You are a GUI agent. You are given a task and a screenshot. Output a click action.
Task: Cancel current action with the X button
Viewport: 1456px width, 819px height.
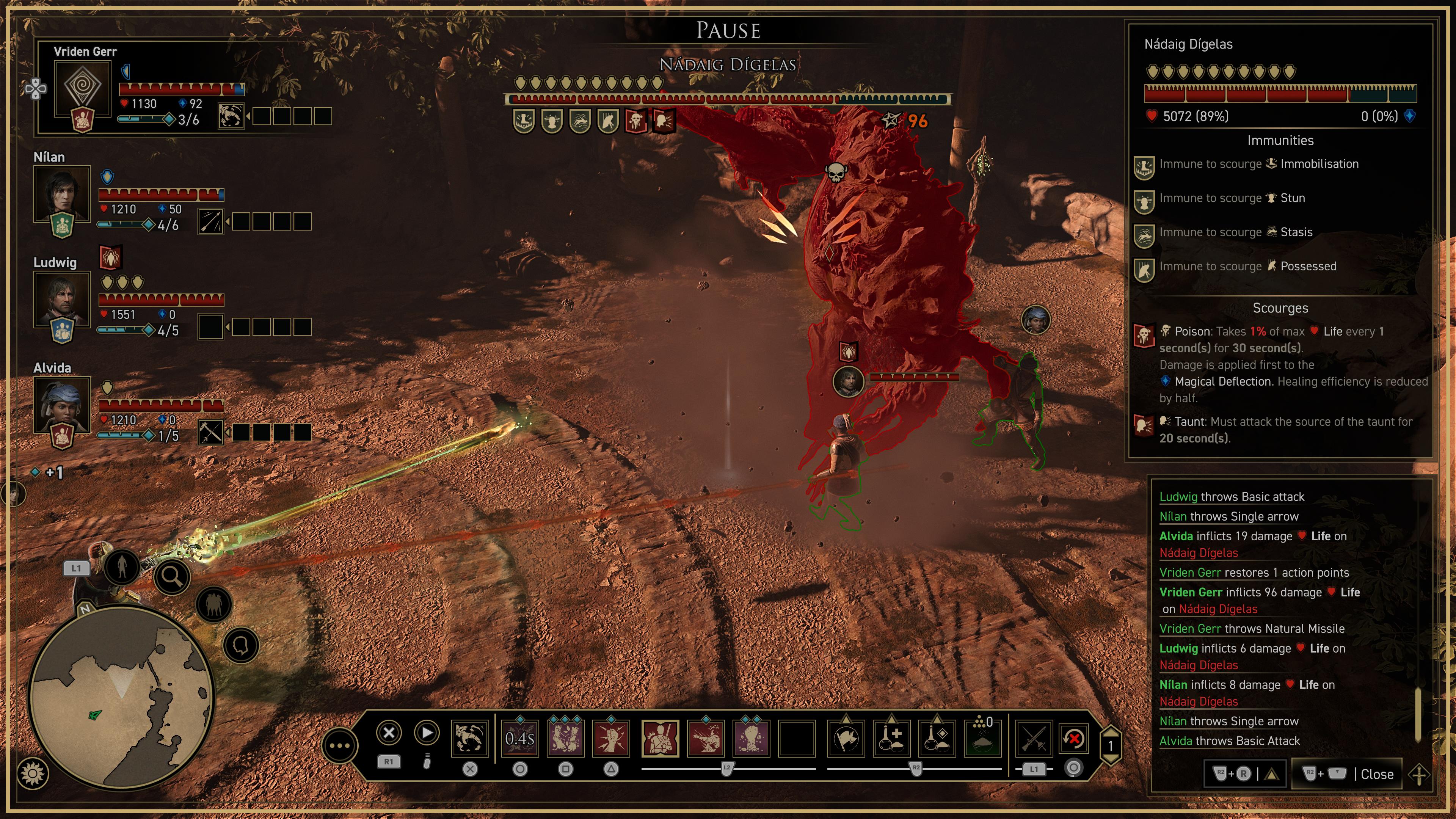[x=389, y=734]
